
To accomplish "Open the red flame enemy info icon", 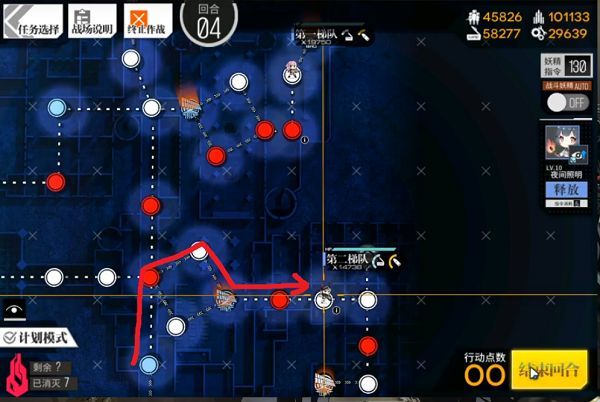I will (15, 376).
